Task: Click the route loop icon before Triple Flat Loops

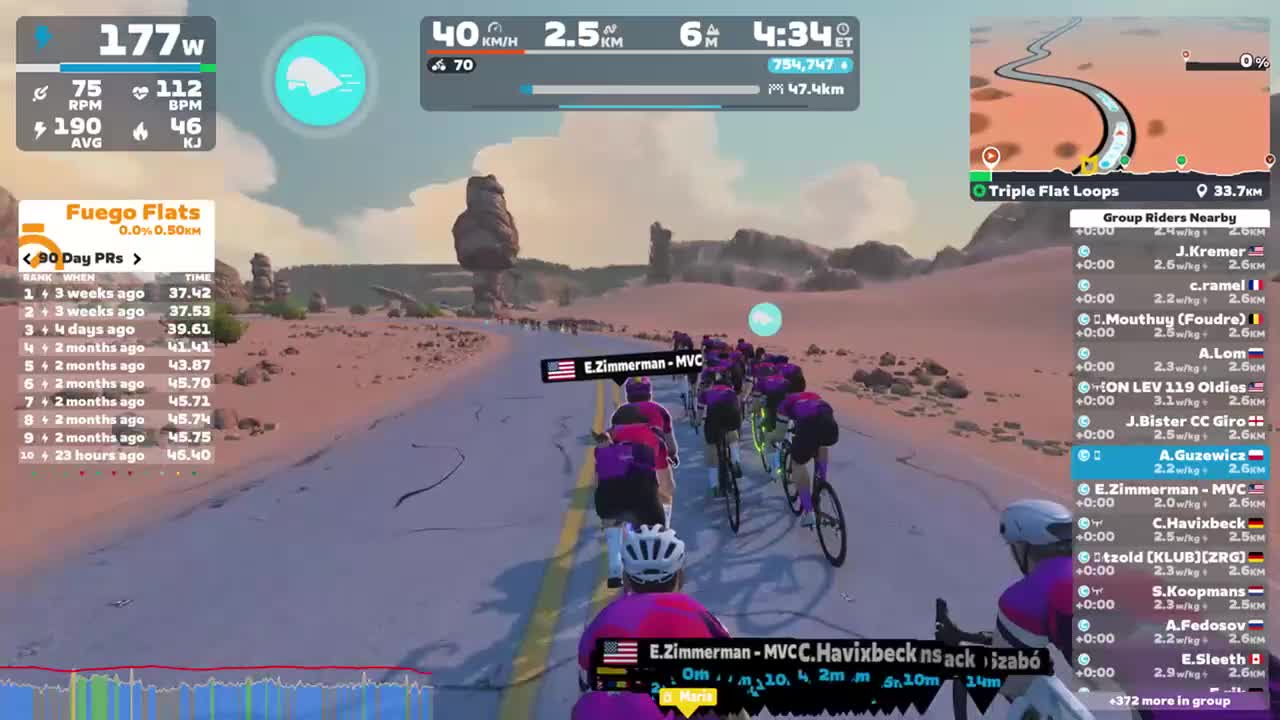Action: click(x=979, y=190)
